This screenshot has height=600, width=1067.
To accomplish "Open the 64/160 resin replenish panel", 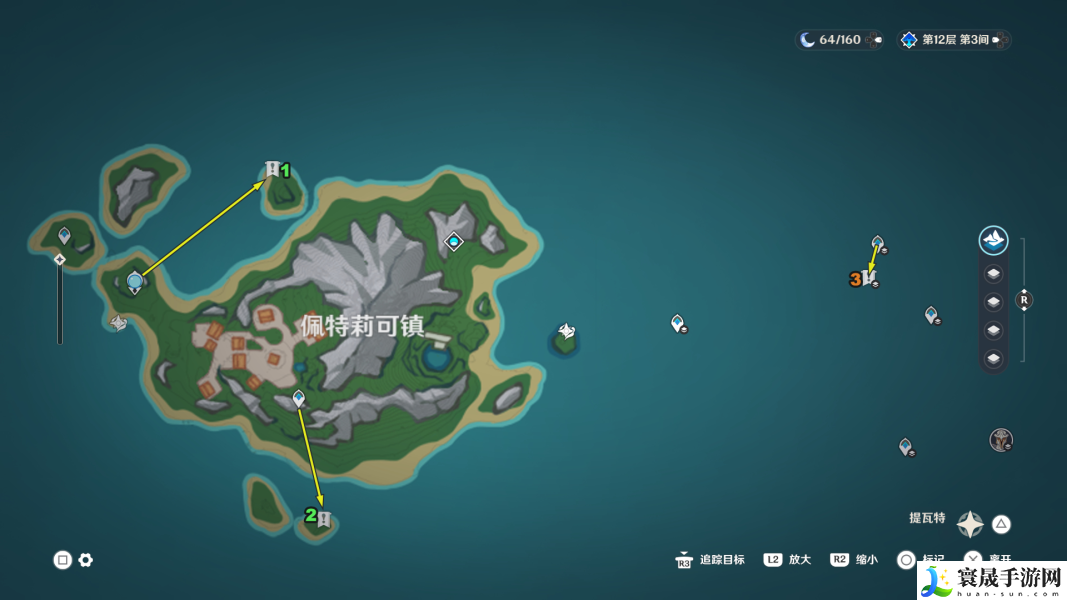I will (840, 40).
